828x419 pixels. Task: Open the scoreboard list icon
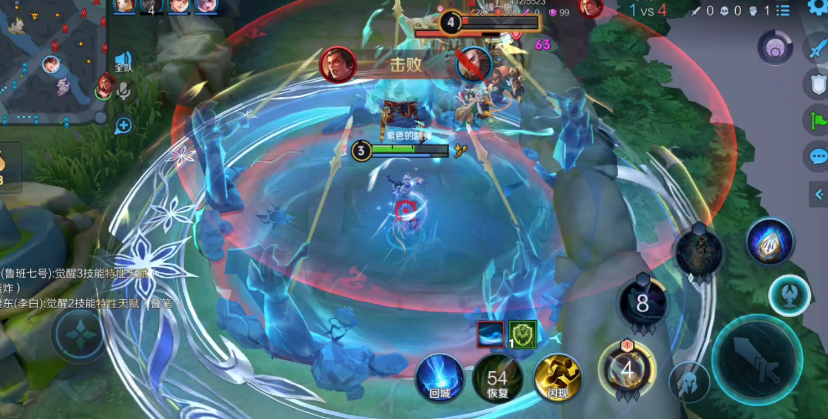click(783, 10)
